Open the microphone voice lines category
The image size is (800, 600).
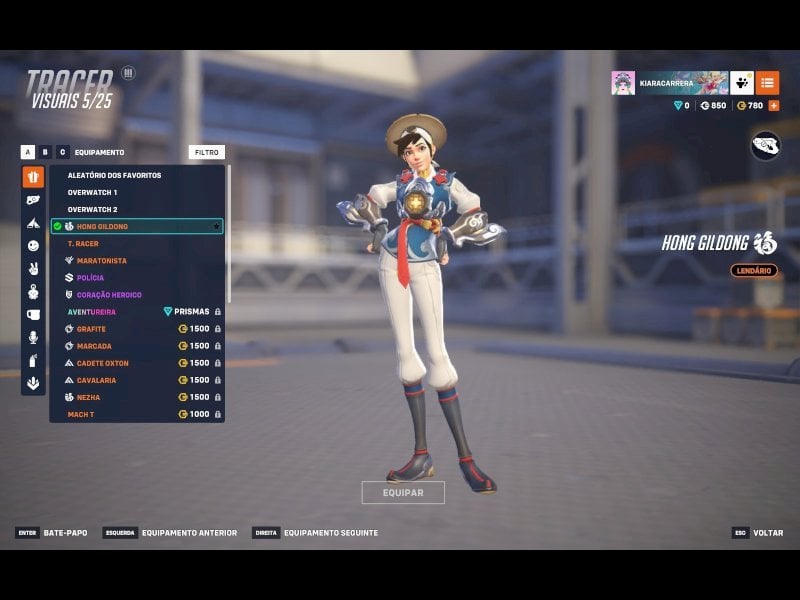point(33,337)
